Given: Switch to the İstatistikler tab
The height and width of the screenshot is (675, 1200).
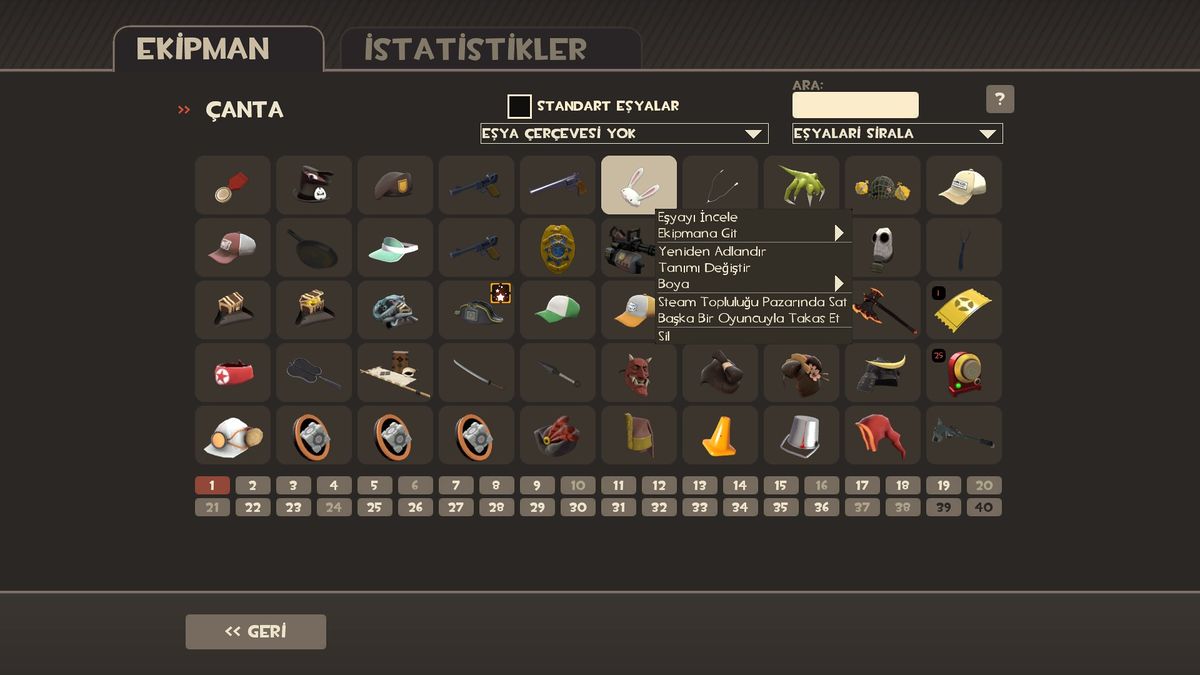Looking at the screenshot, I should tap(490, 49).
